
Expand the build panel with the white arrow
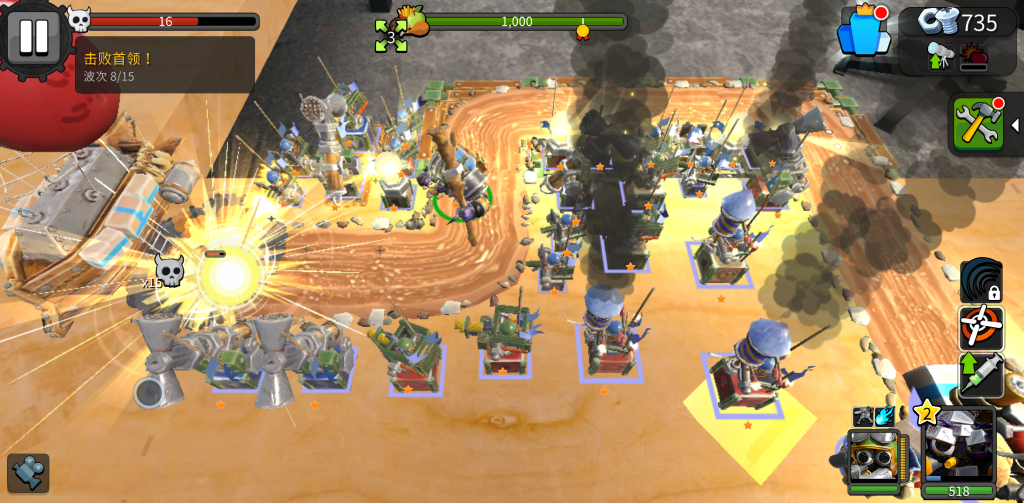[x=1015, y=125]
